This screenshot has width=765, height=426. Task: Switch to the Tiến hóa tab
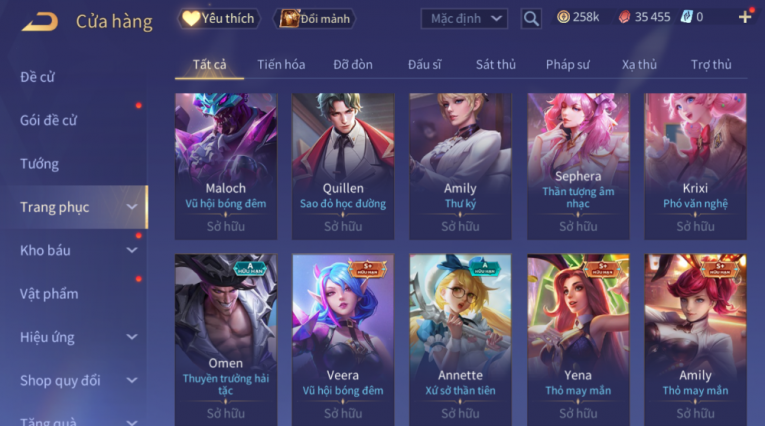(x=281, y=64)
